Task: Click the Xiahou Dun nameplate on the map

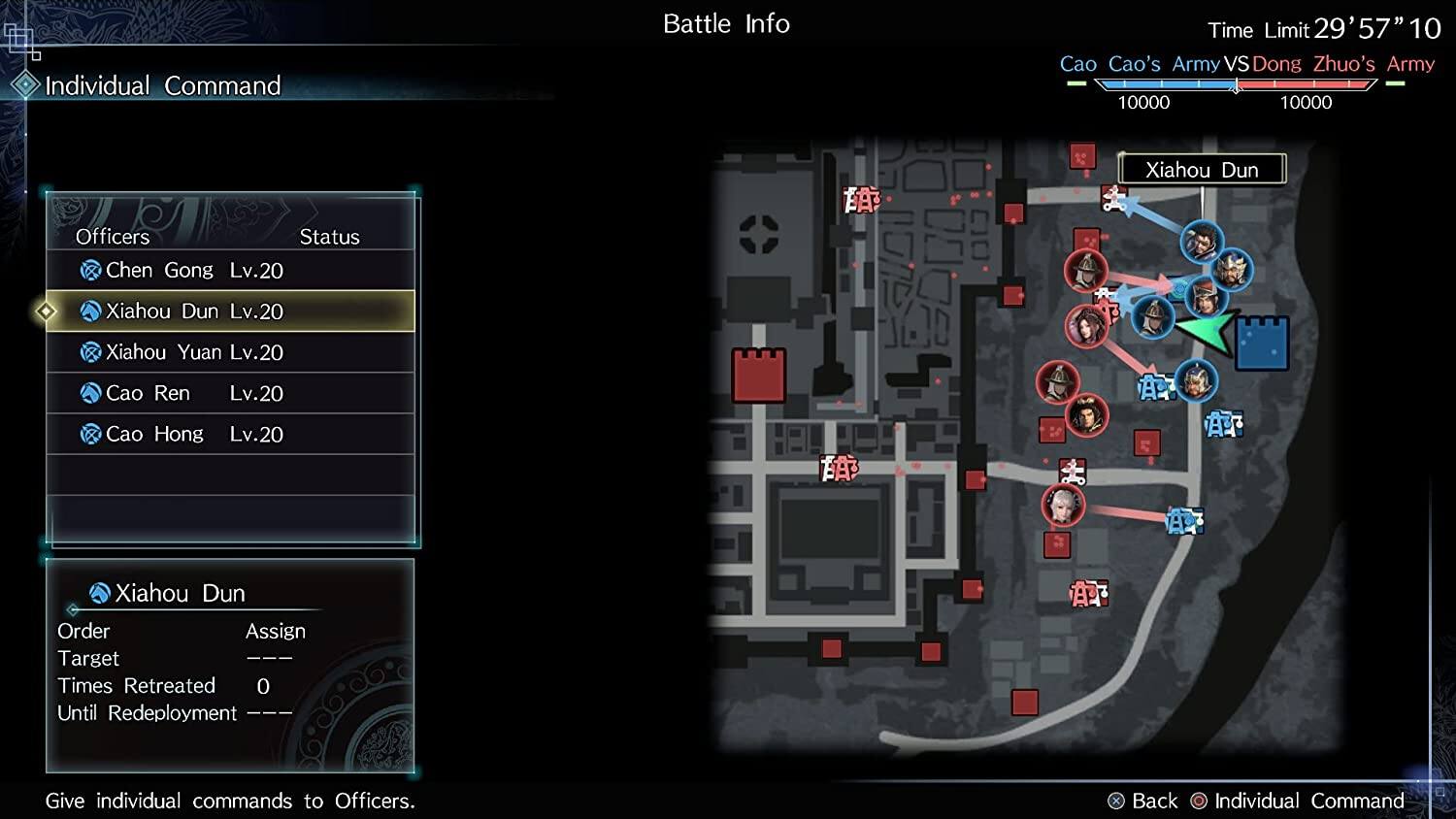Action: pyautogui.click(x=1201, y=169)
